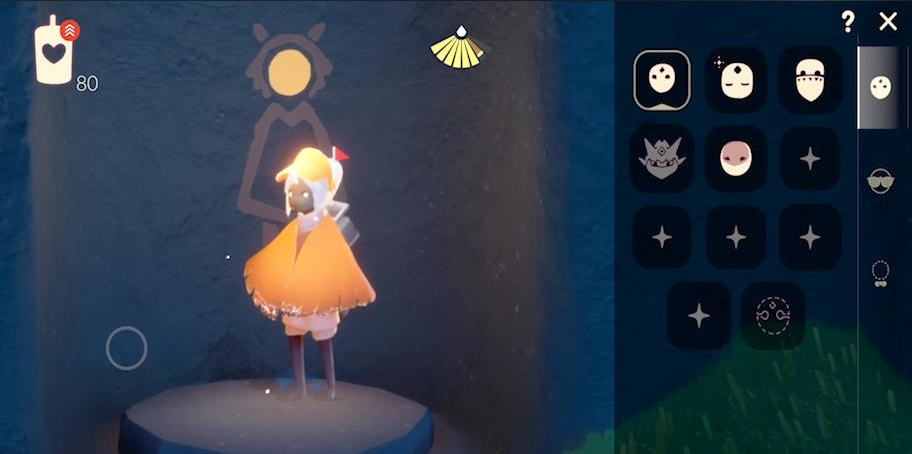Tap the hollow circle control on the left

tap(127, 348)
